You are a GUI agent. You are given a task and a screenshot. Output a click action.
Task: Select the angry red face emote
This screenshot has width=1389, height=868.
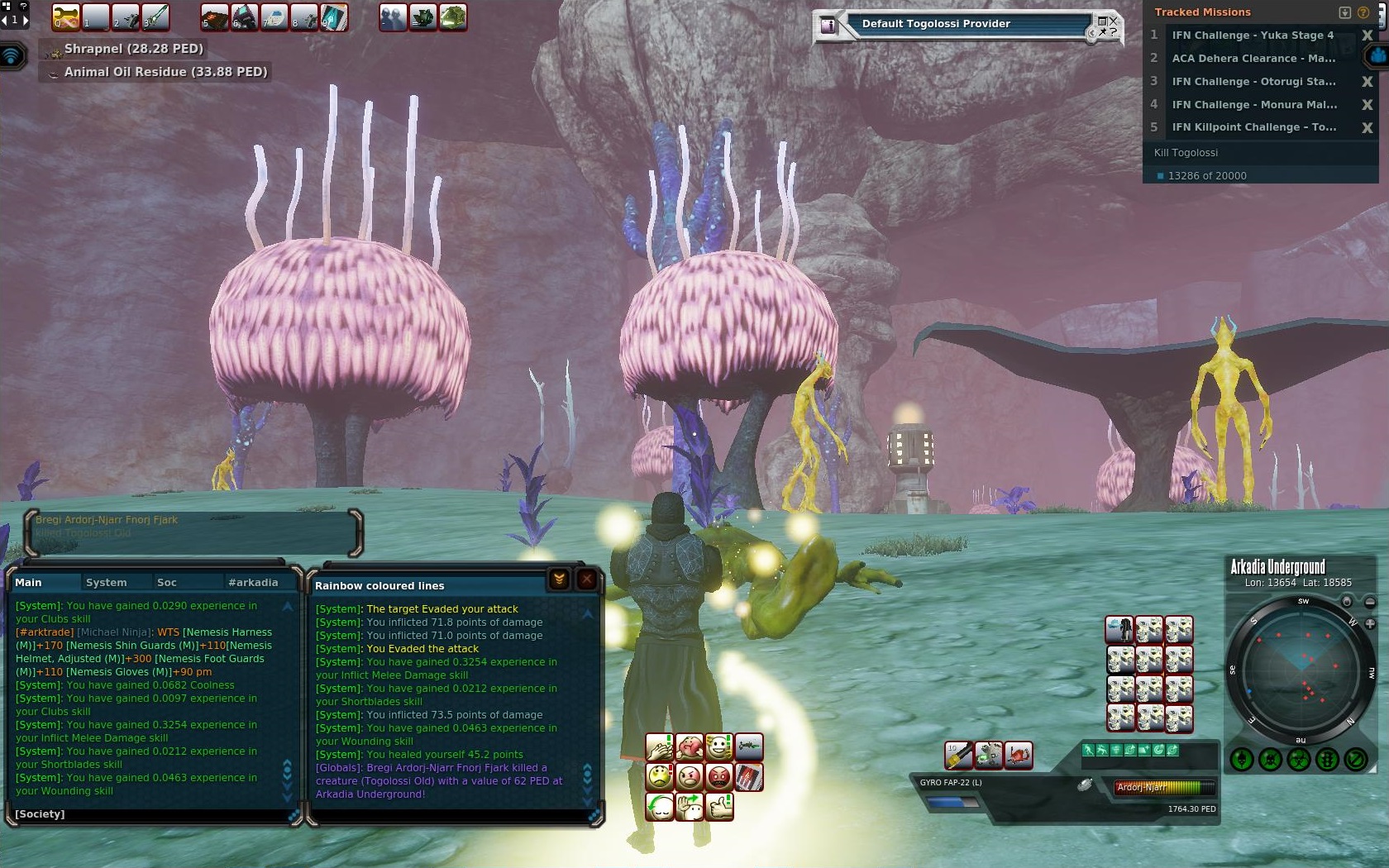[x=719, y=777]
